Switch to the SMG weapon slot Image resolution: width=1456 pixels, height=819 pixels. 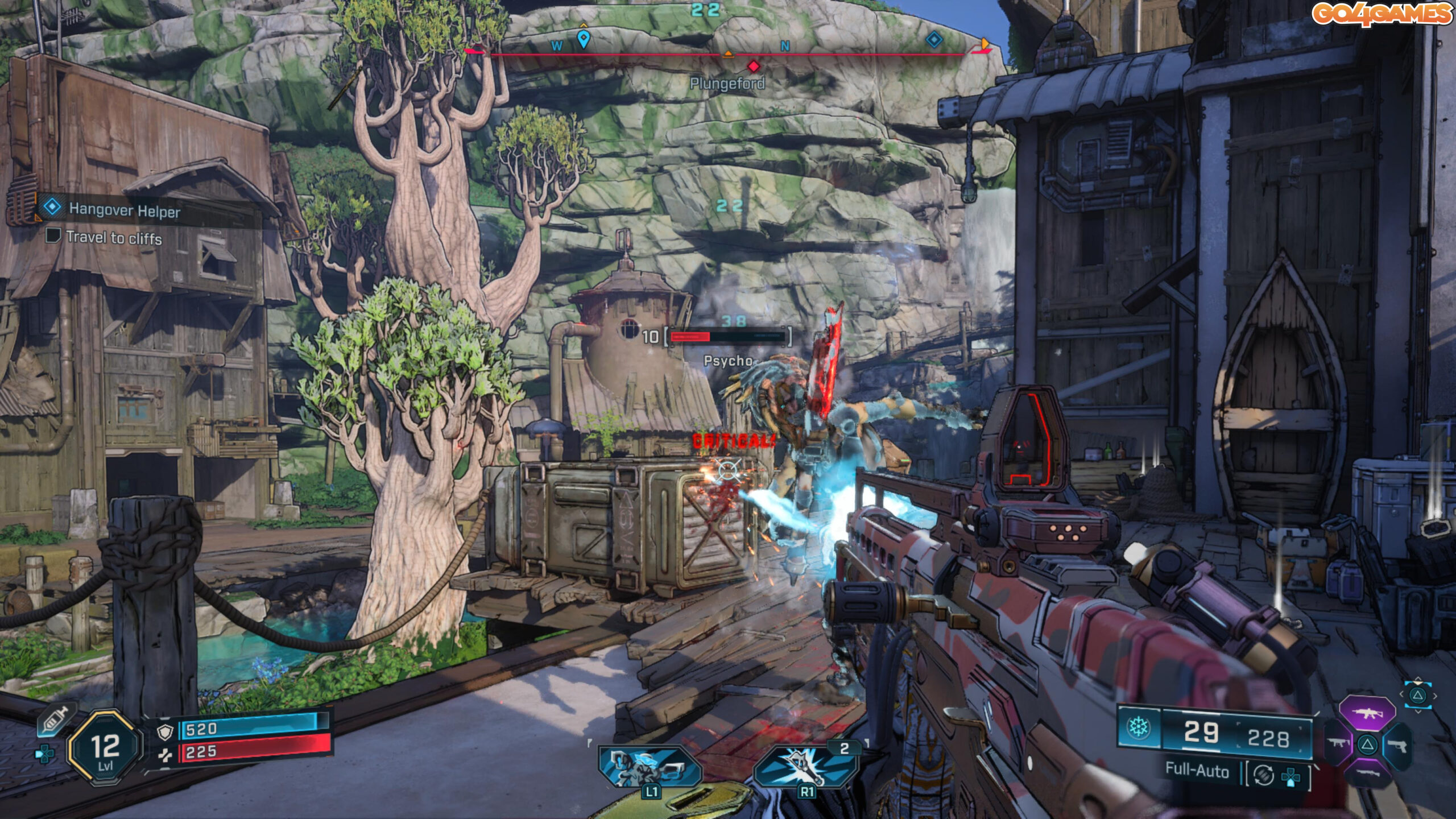tap(1338, 743)
